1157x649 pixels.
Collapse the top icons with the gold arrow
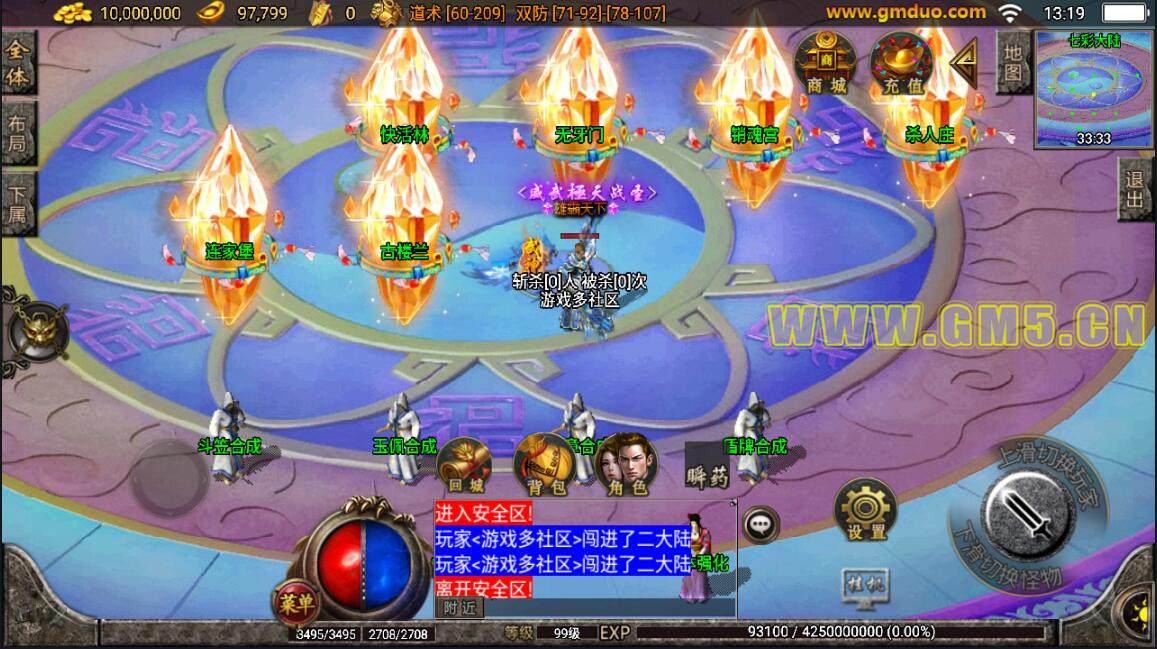(x=964, y=62)
